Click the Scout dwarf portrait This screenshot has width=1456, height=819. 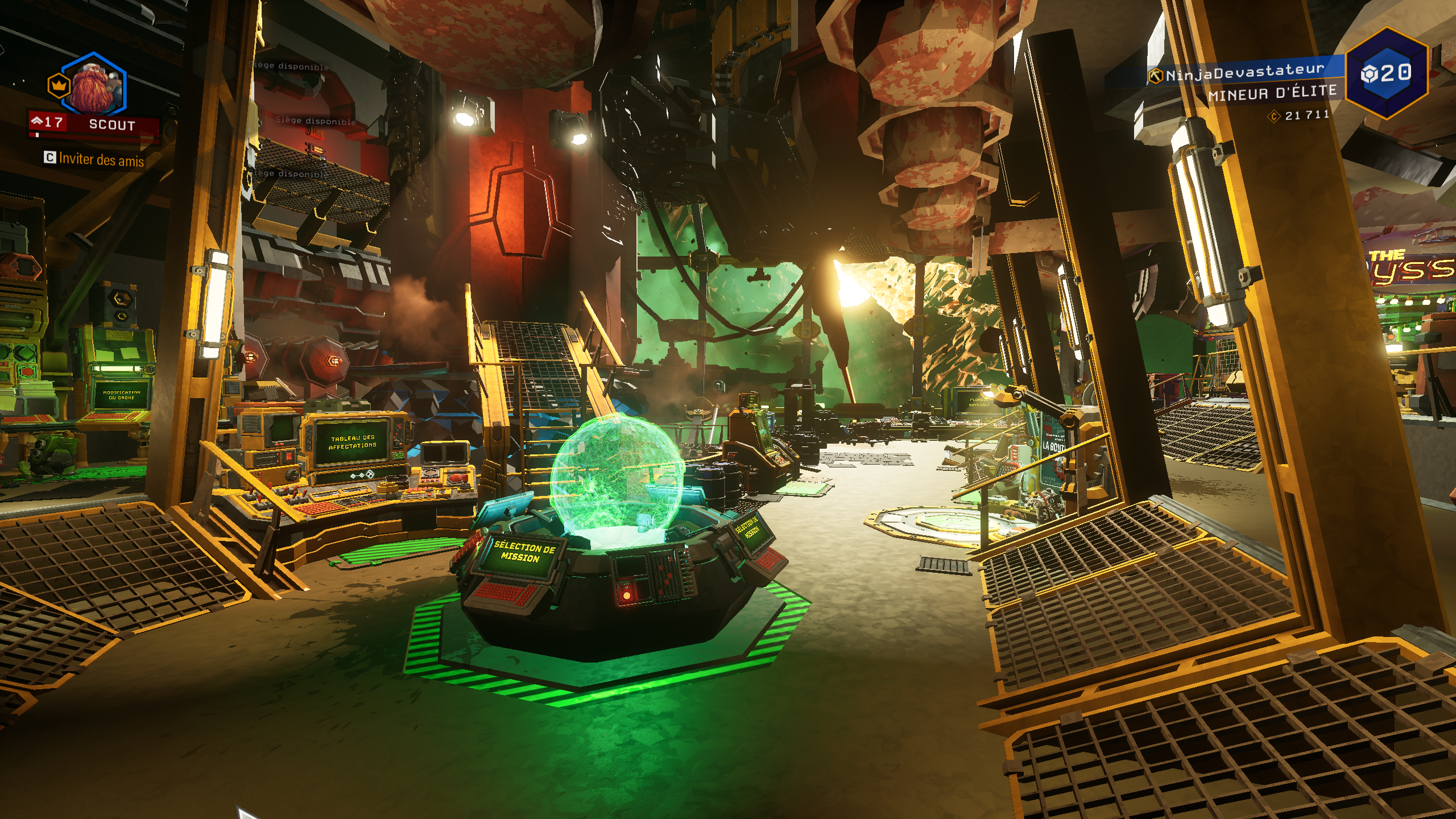coord(94,85)
